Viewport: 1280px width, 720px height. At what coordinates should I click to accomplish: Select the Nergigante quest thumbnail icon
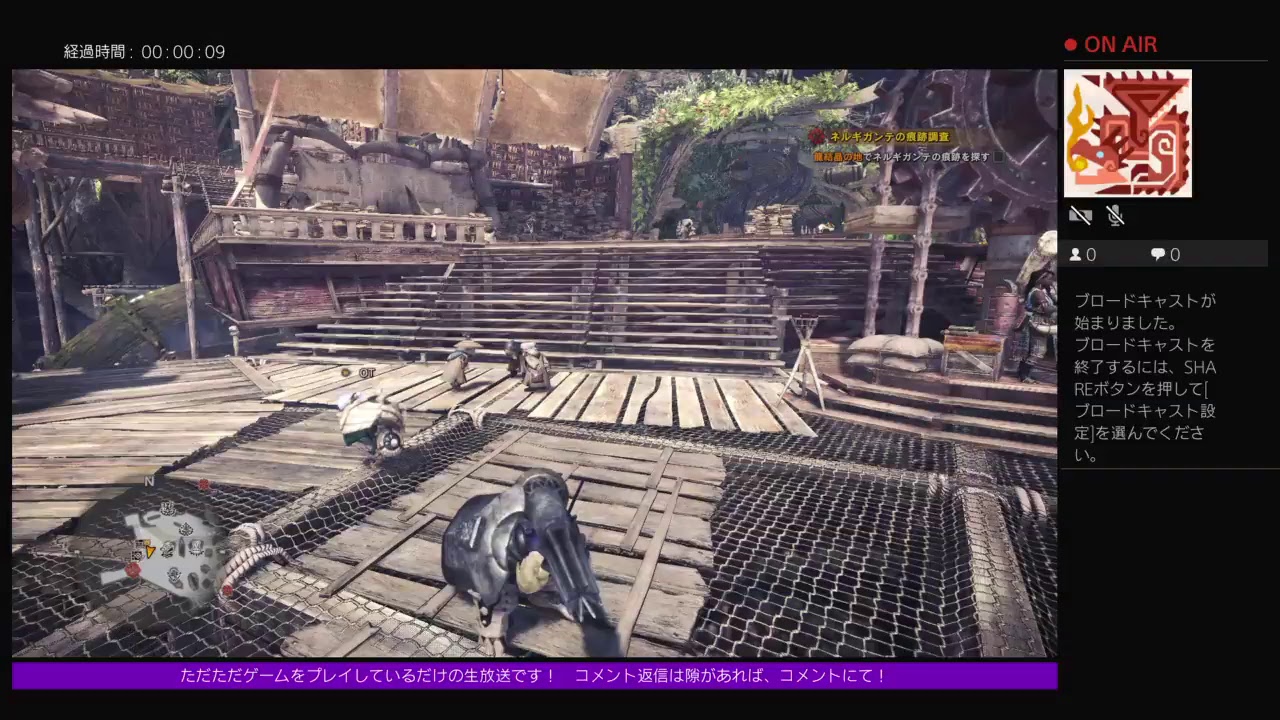[1128, 133]
